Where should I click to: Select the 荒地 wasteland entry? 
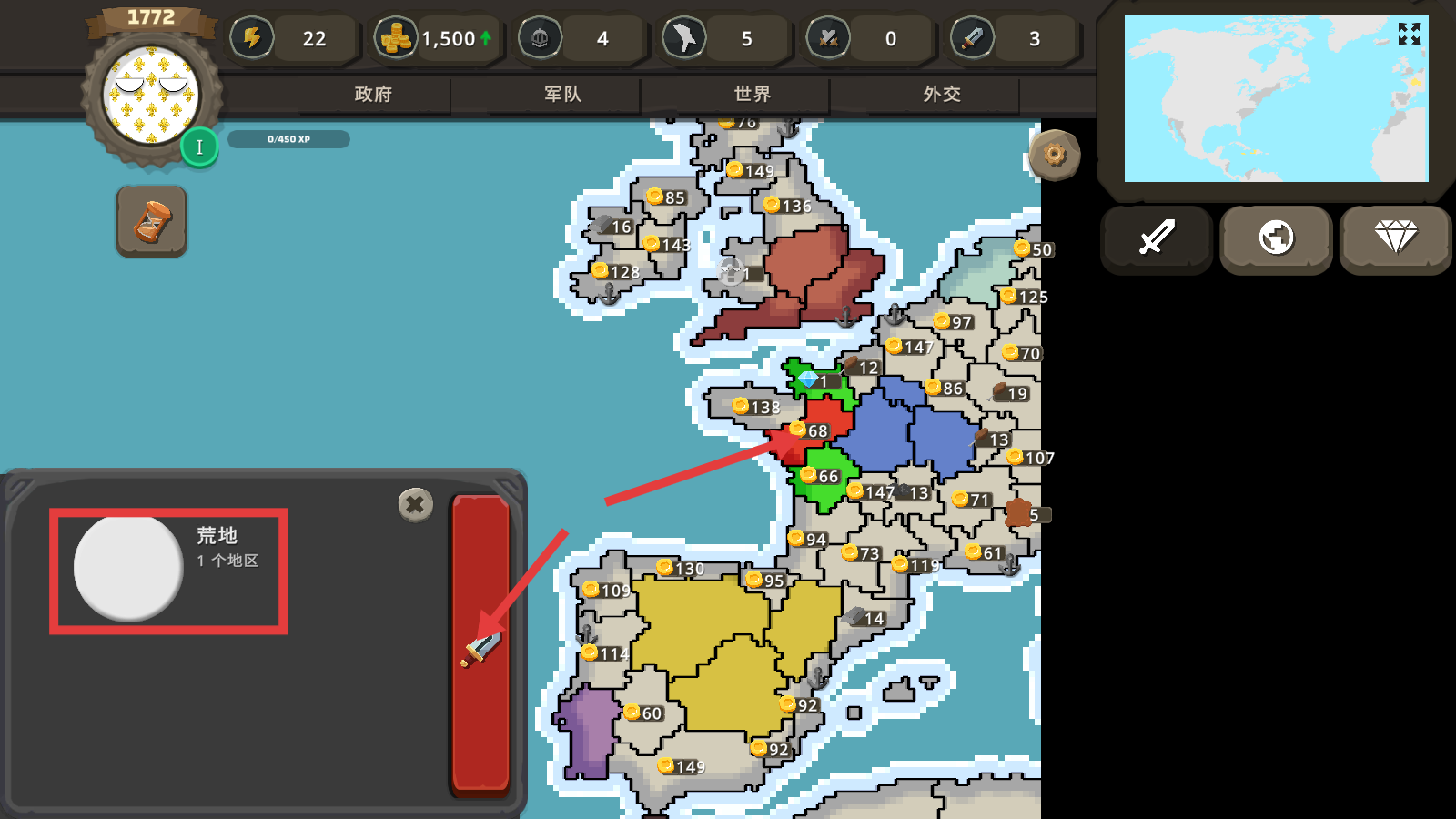(x=168, y=571)
